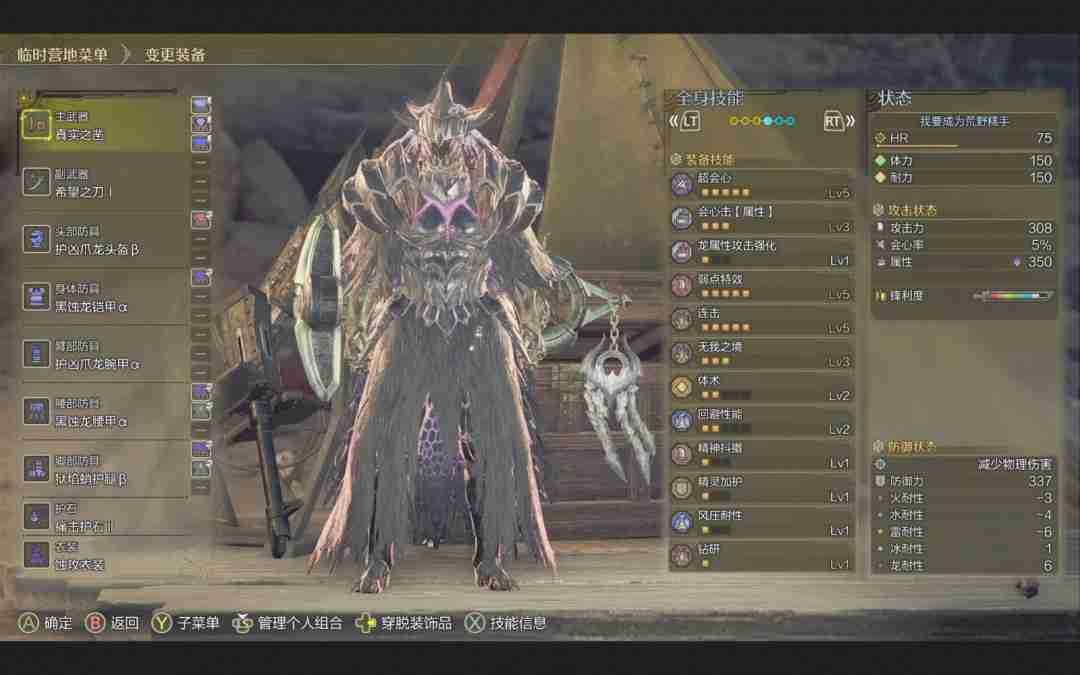Go to 临时营地菜单 in the breadcrumb
The image size is (1080, 675).
click(62, 55)
